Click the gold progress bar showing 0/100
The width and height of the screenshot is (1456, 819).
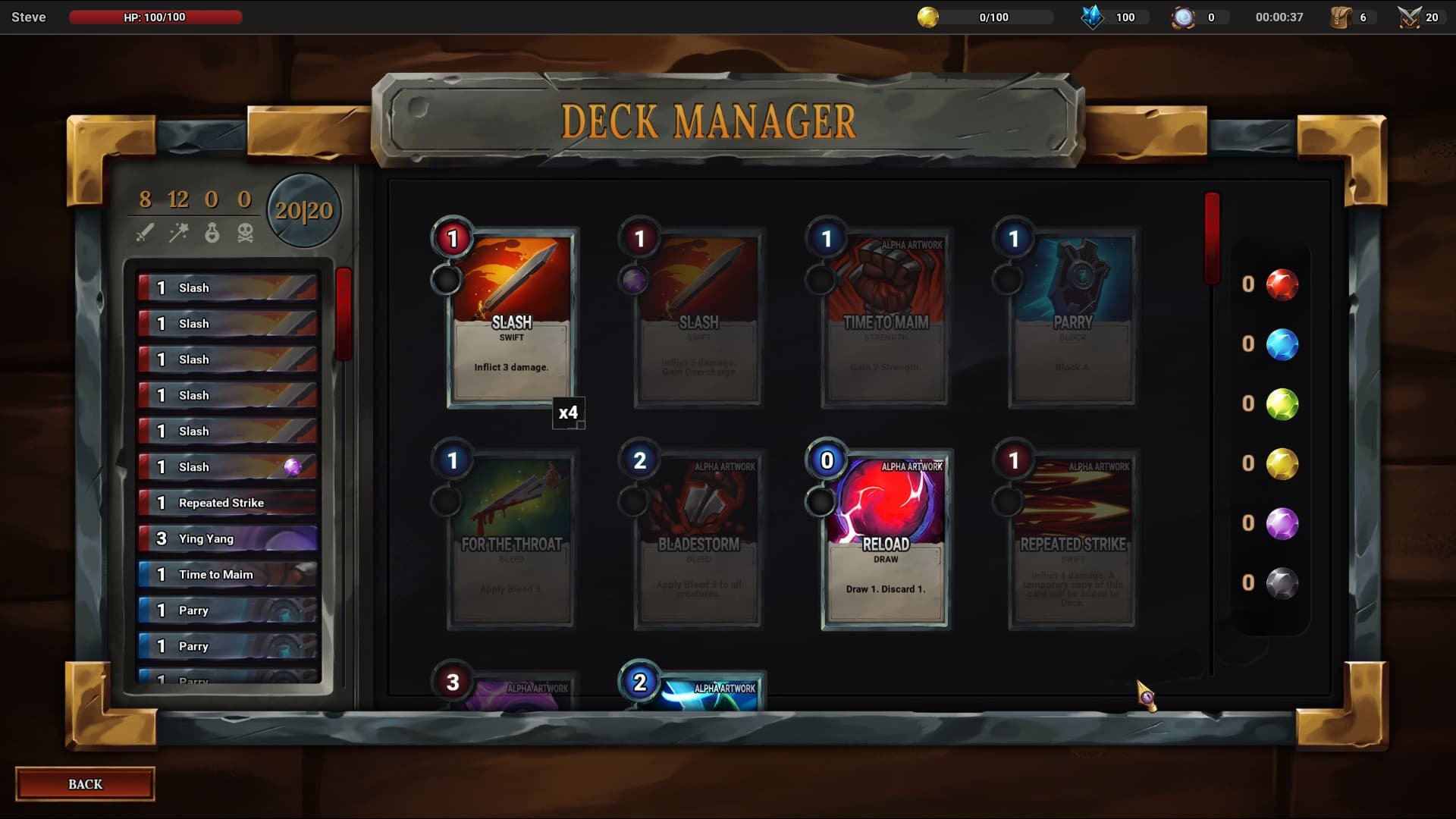coord(993,16)
